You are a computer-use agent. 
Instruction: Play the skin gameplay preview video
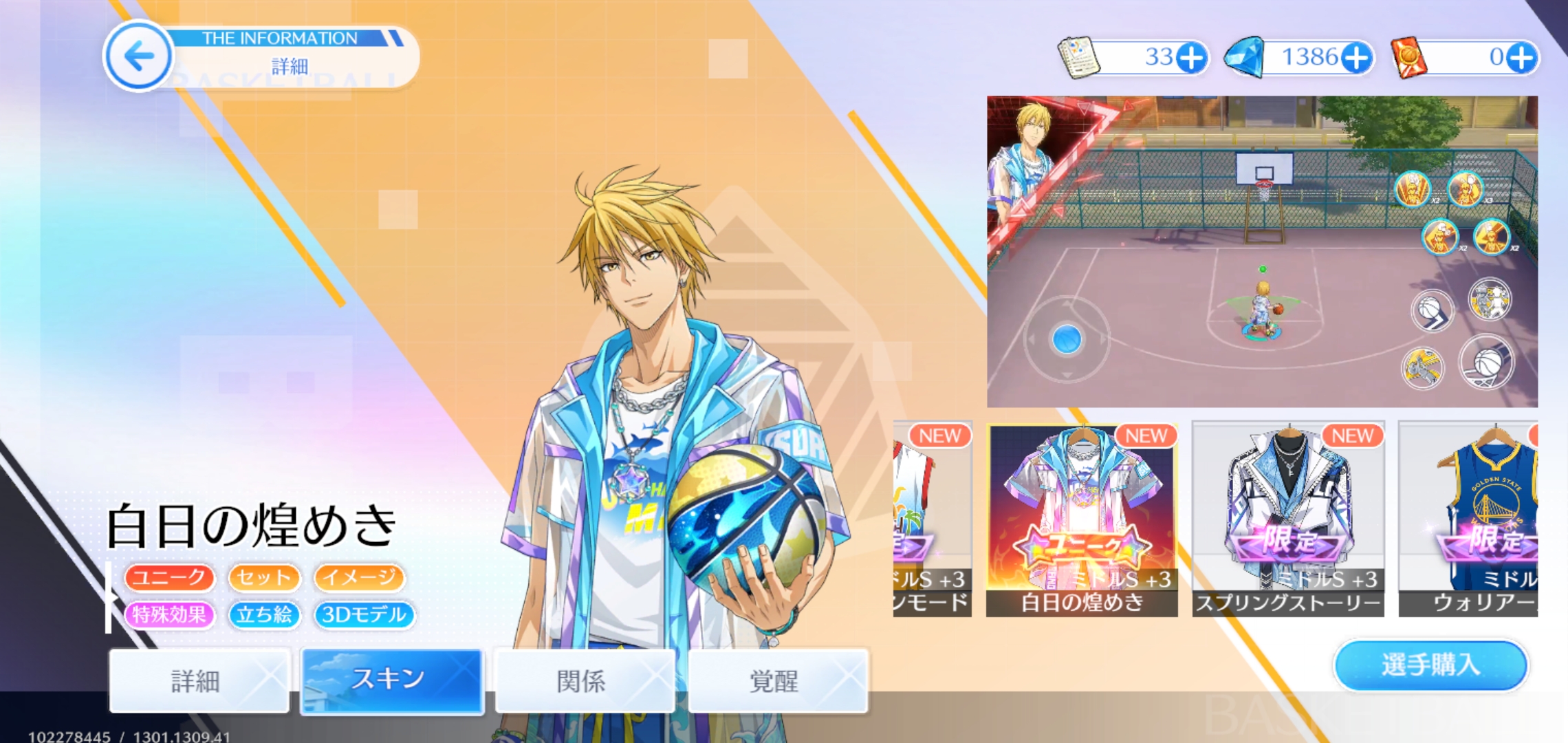click(x=1262, y=251)
